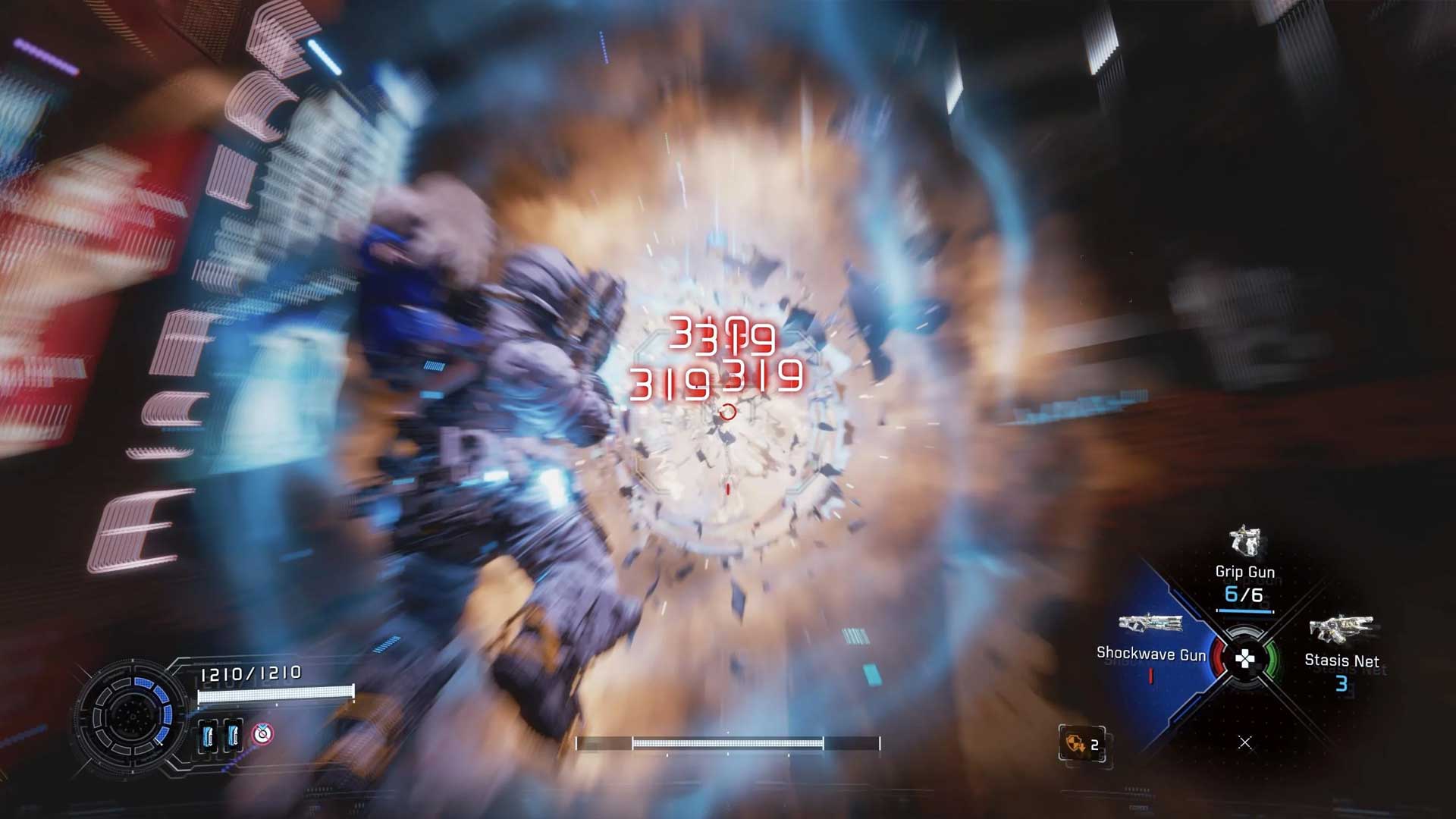Click the Grip Gun 6/6 ammo counter
The image size is (1456, 819).
coord(1245,594)
